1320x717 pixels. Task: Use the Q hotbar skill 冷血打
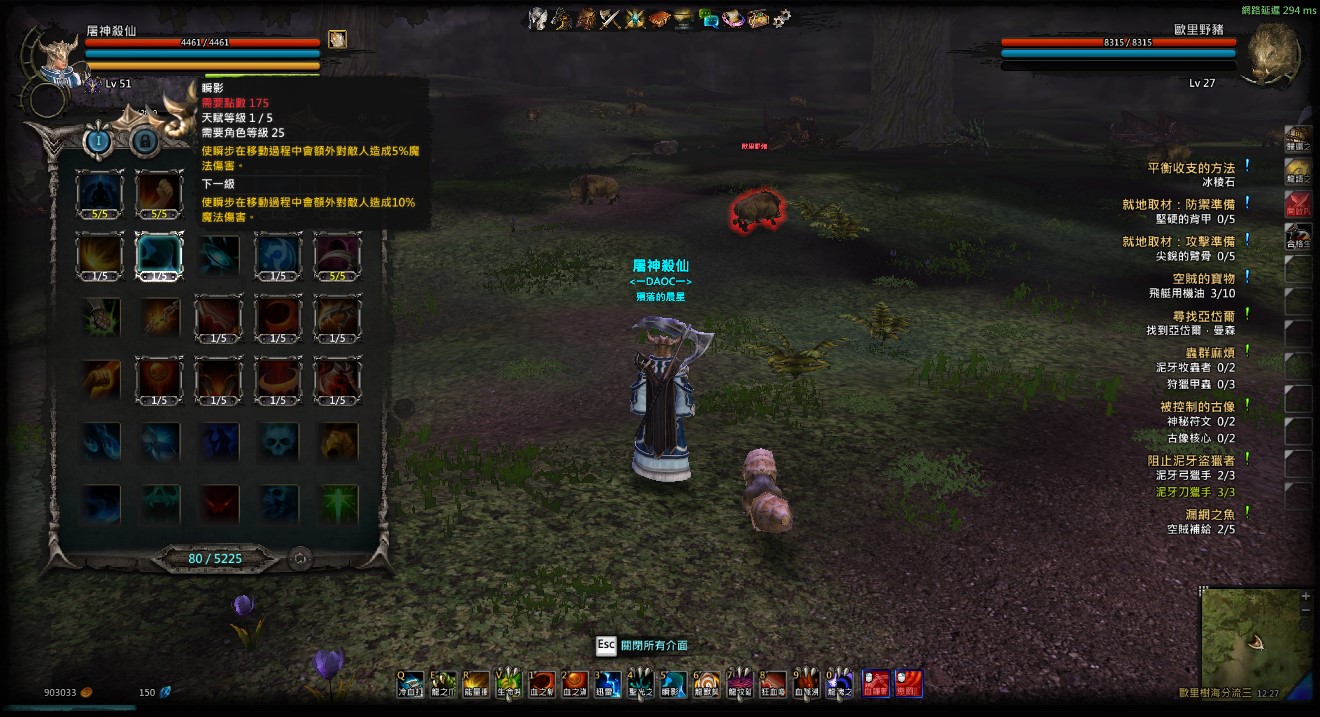(x=411, y=684)
